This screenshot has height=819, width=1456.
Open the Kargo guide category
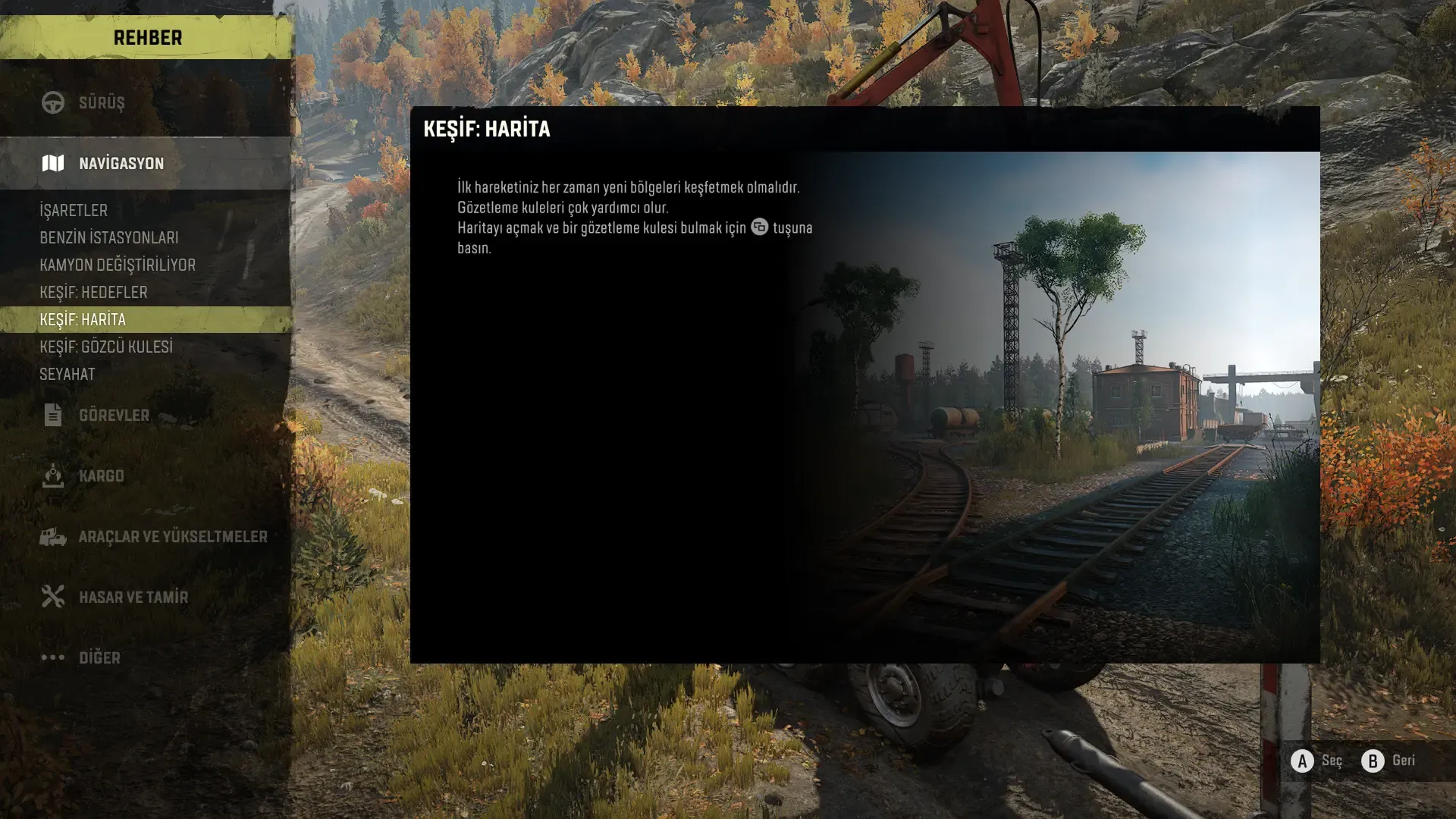(102, 475)
